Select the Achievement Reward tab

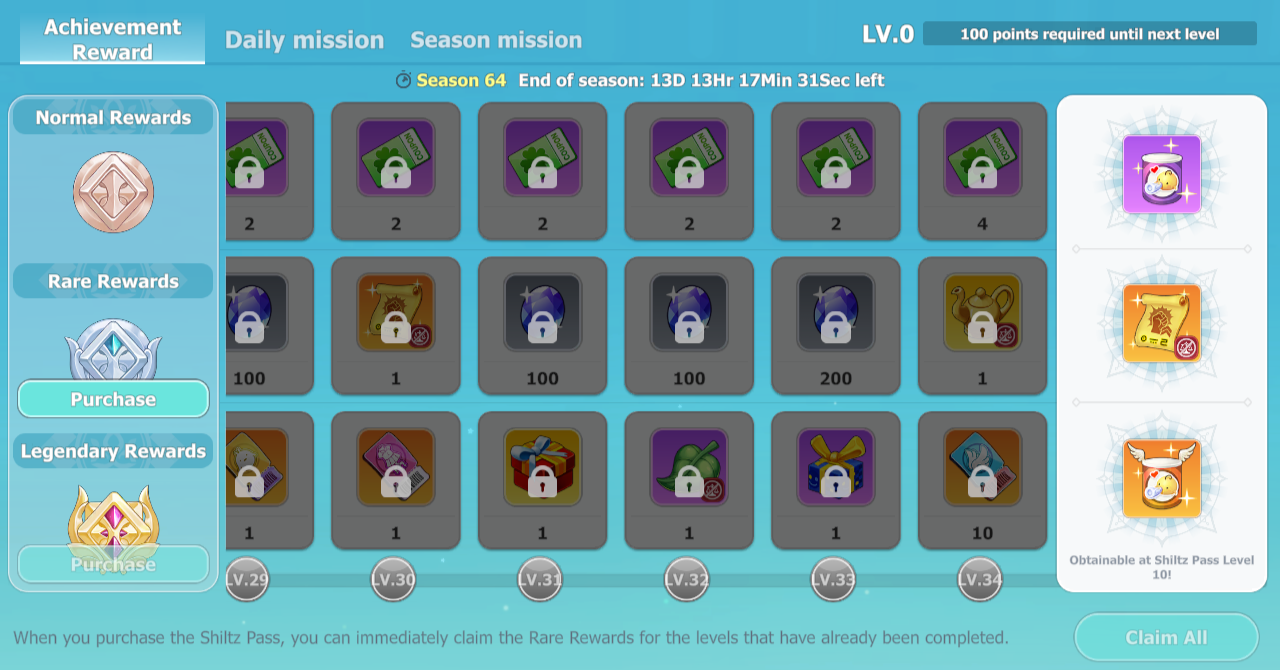tap(113, 39)
